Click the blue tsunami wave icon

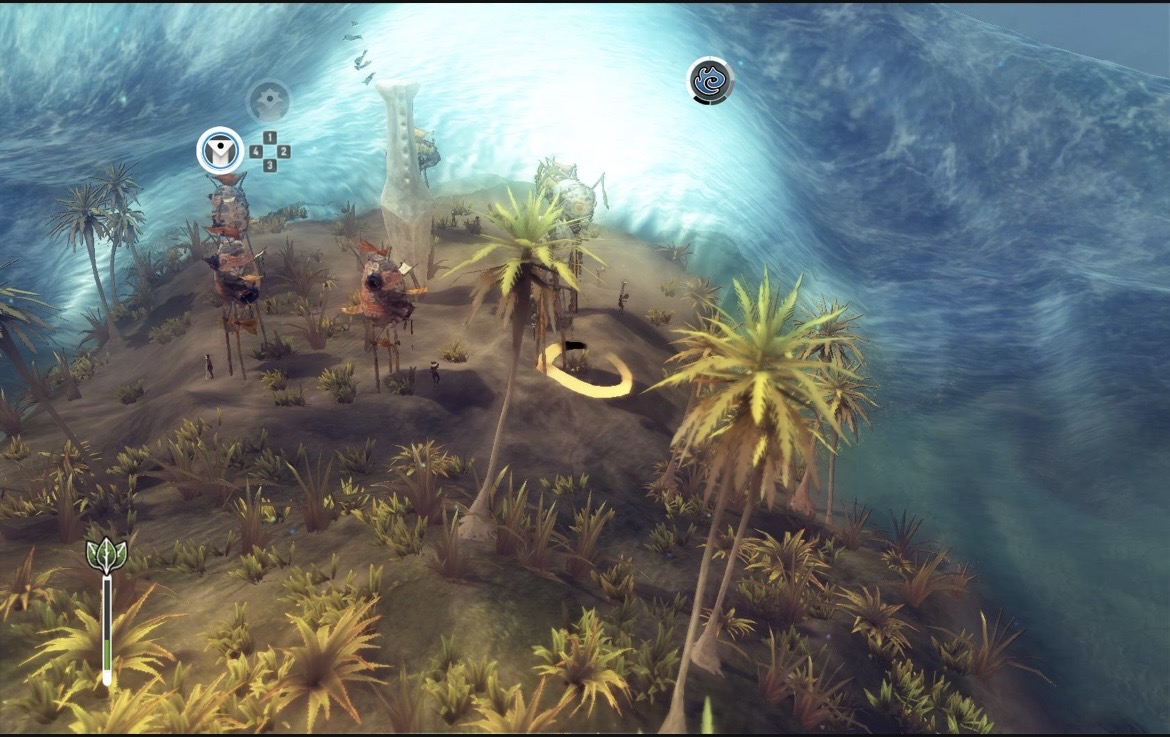[710, 81]
